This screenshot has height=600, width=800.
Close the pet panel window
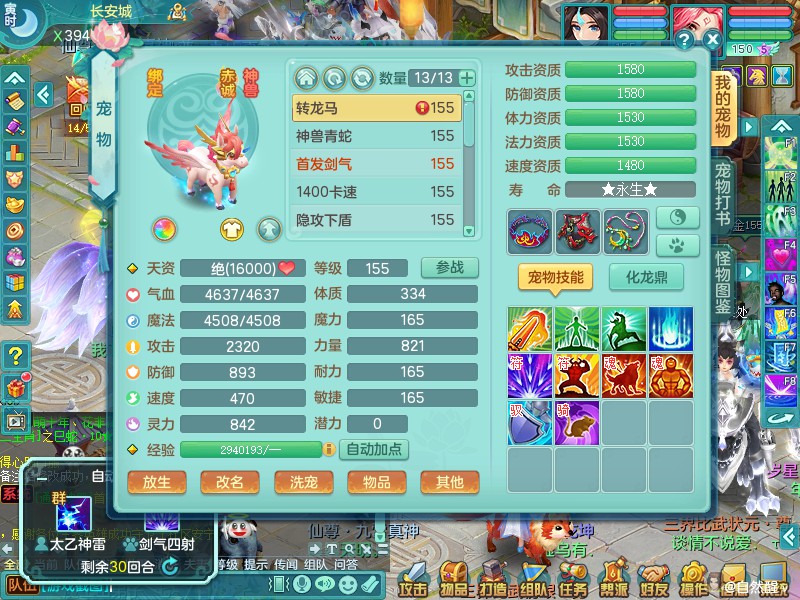click(x=712, y=40)
